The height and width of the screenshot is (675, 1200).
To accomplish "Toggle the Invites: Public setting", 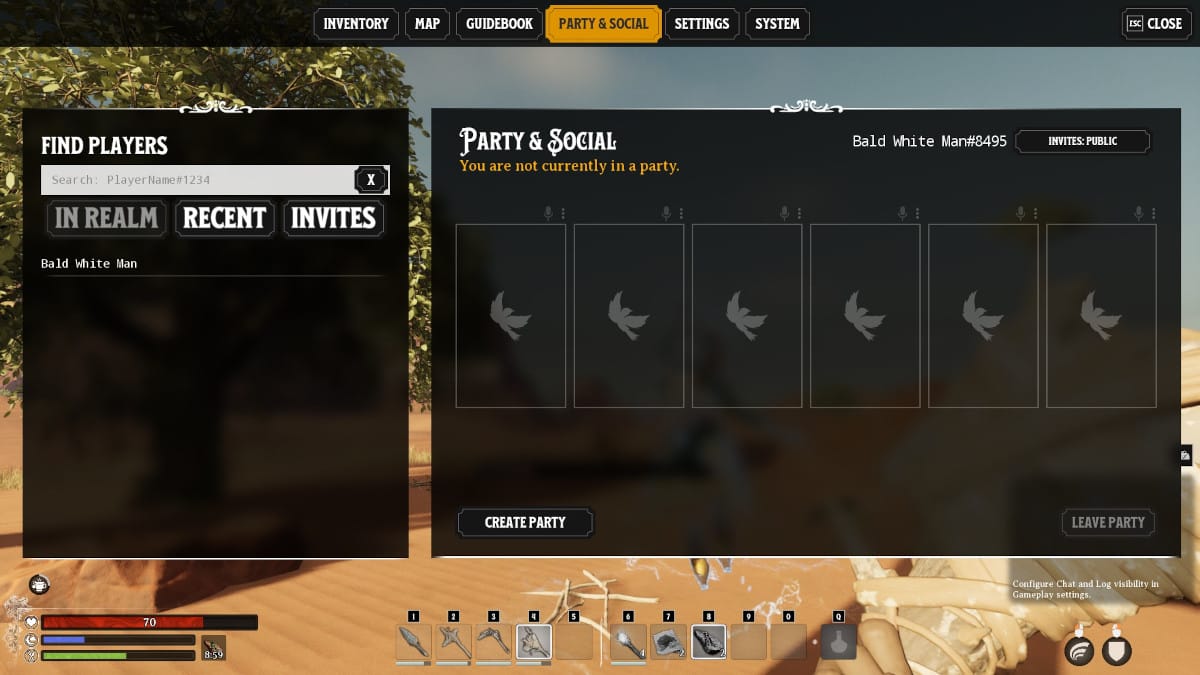I will 1082,142.
